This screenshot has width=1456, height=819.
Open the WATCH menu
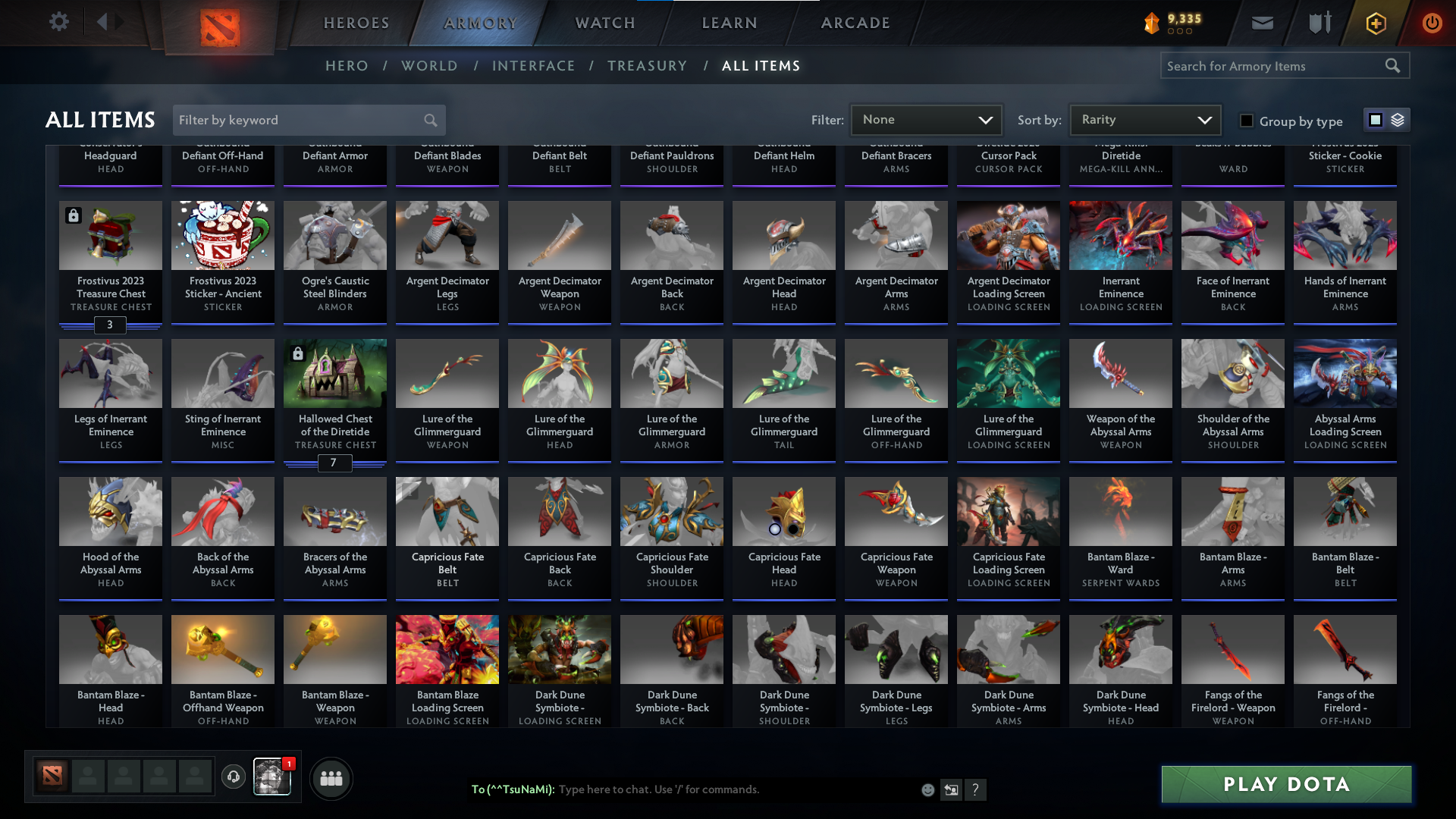pyautogui.click(x=604, y=23)
